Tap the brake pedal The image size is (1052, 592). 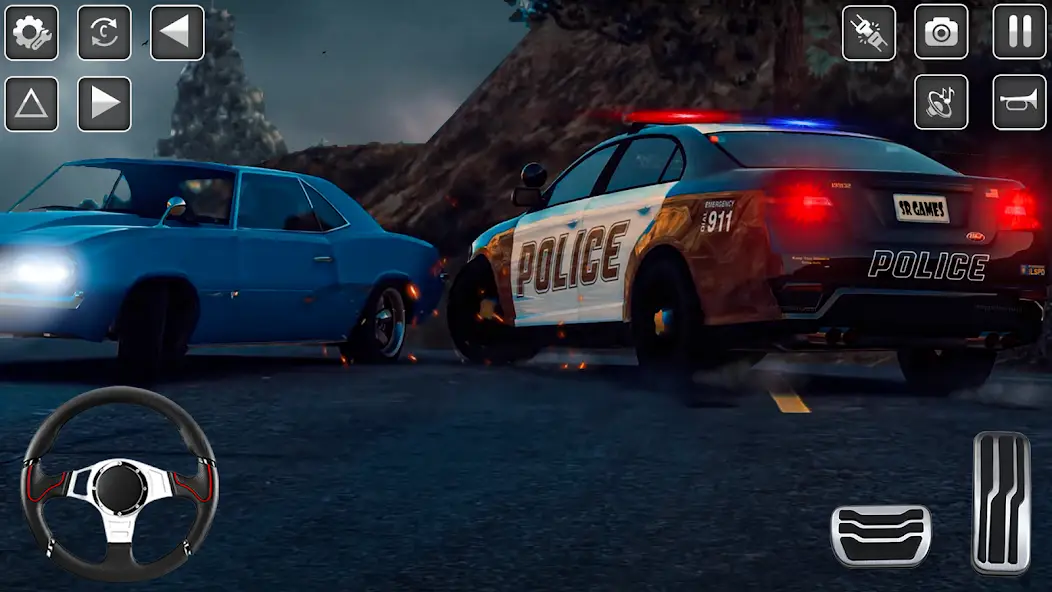click(881, 535)
